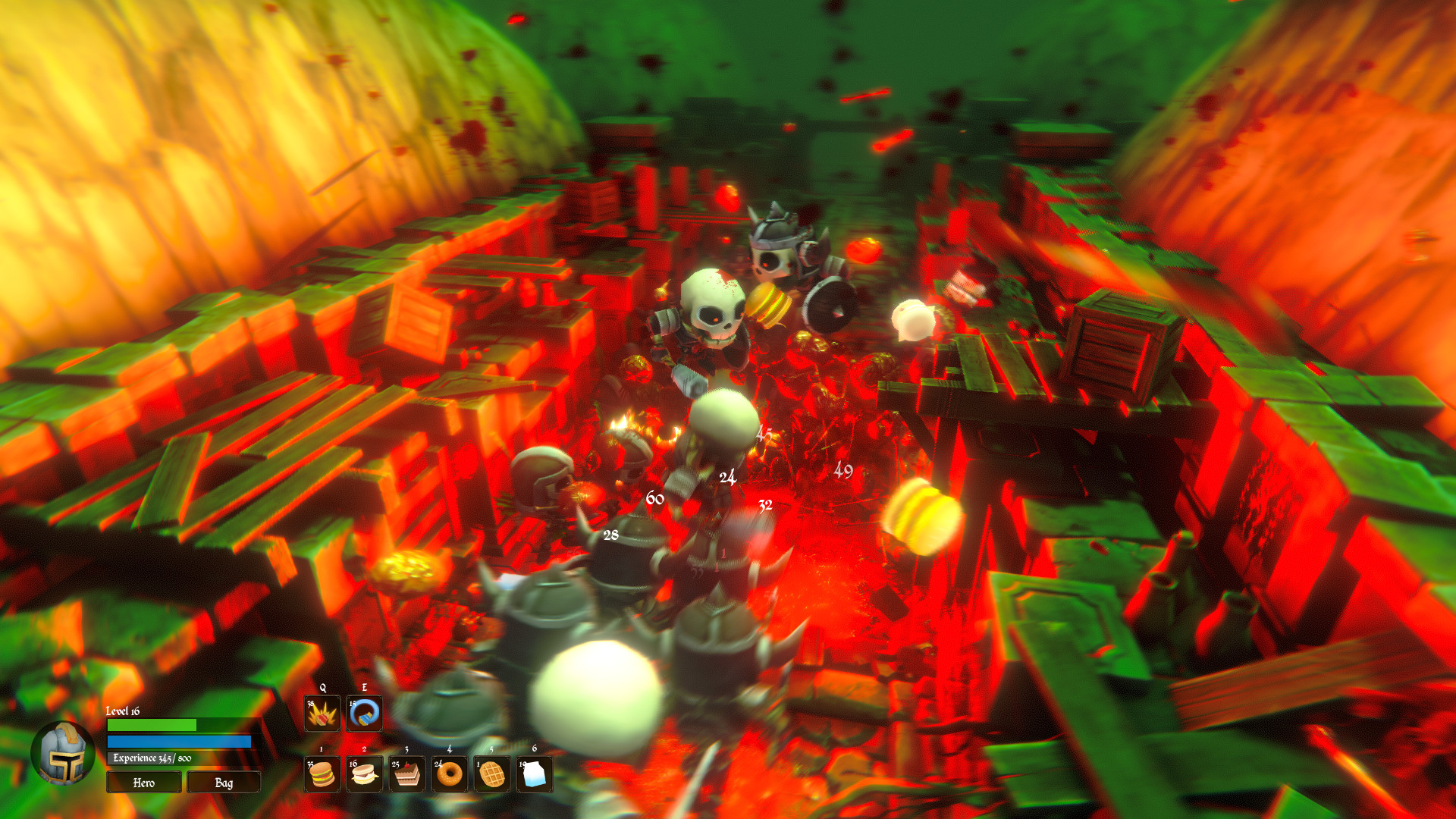
Task: Use the waffle item in hotbar slot 5
Action: (x=492, y=774)
